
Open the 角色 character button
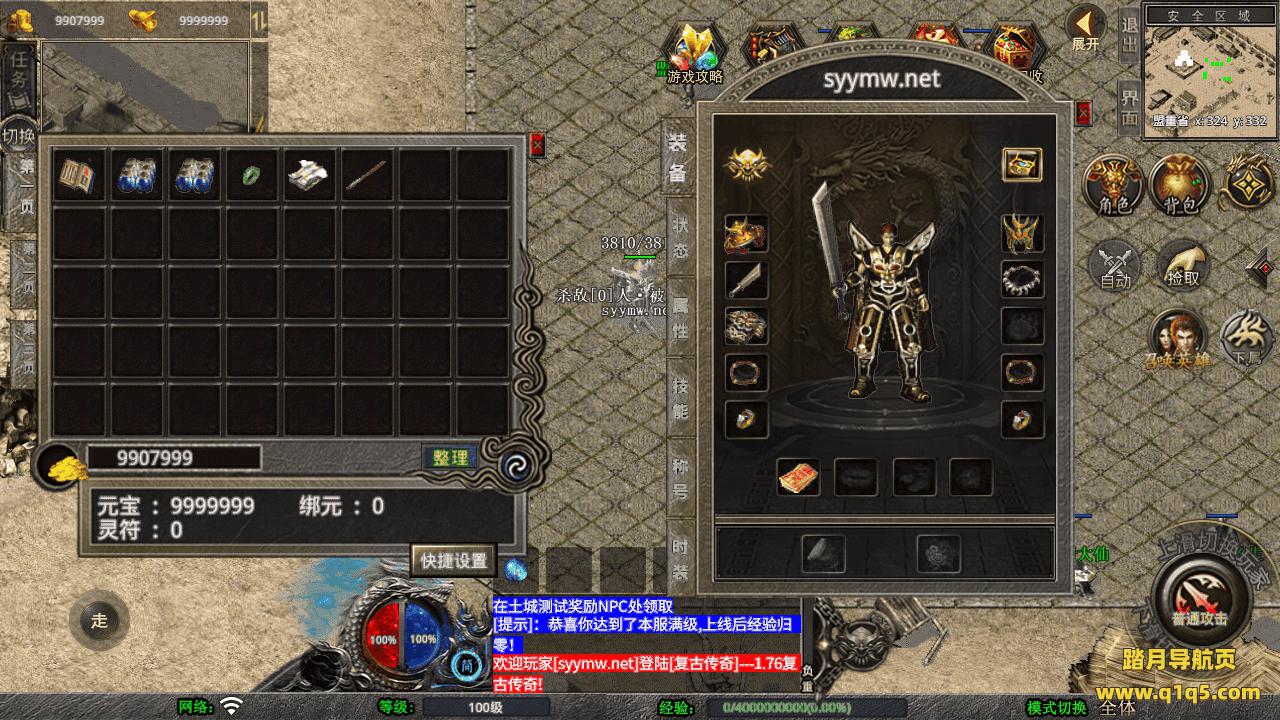click(1114, 185)
